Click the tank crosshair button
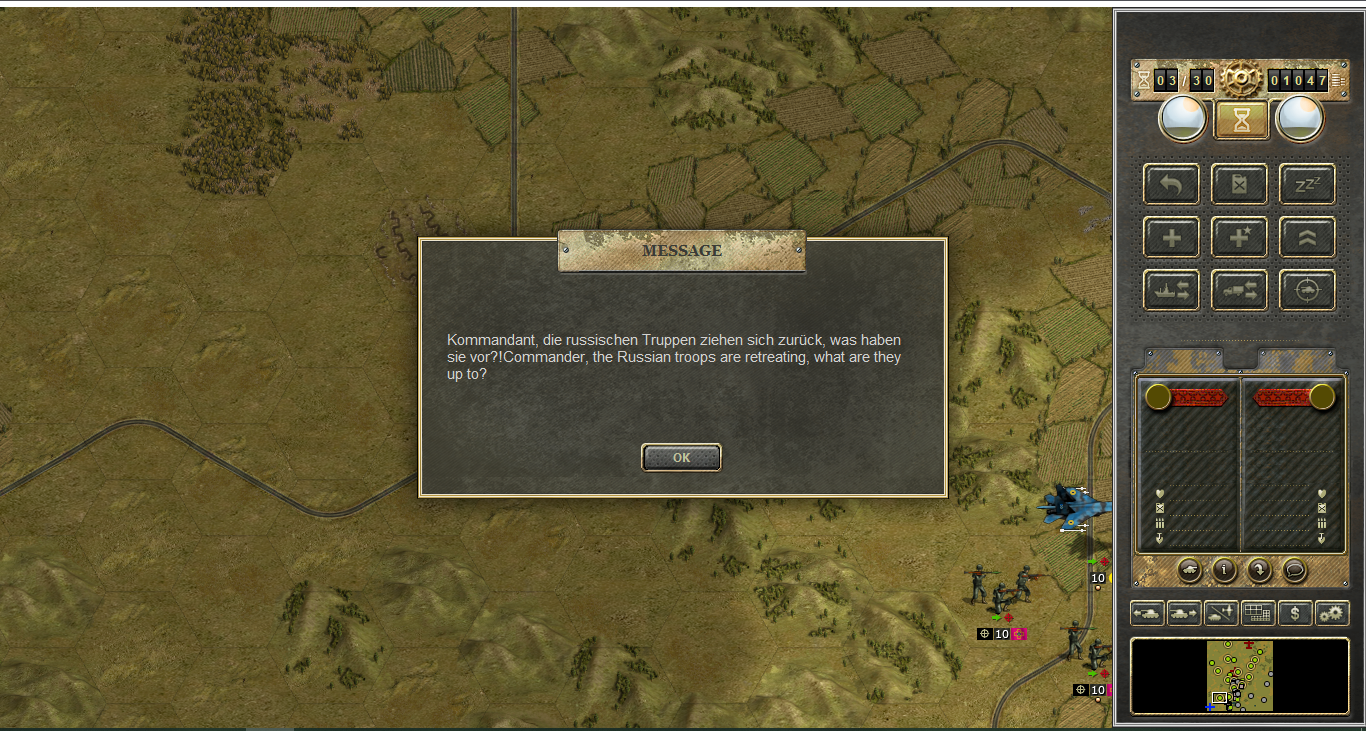The image size is (1366, 731). click(1307, 290)
